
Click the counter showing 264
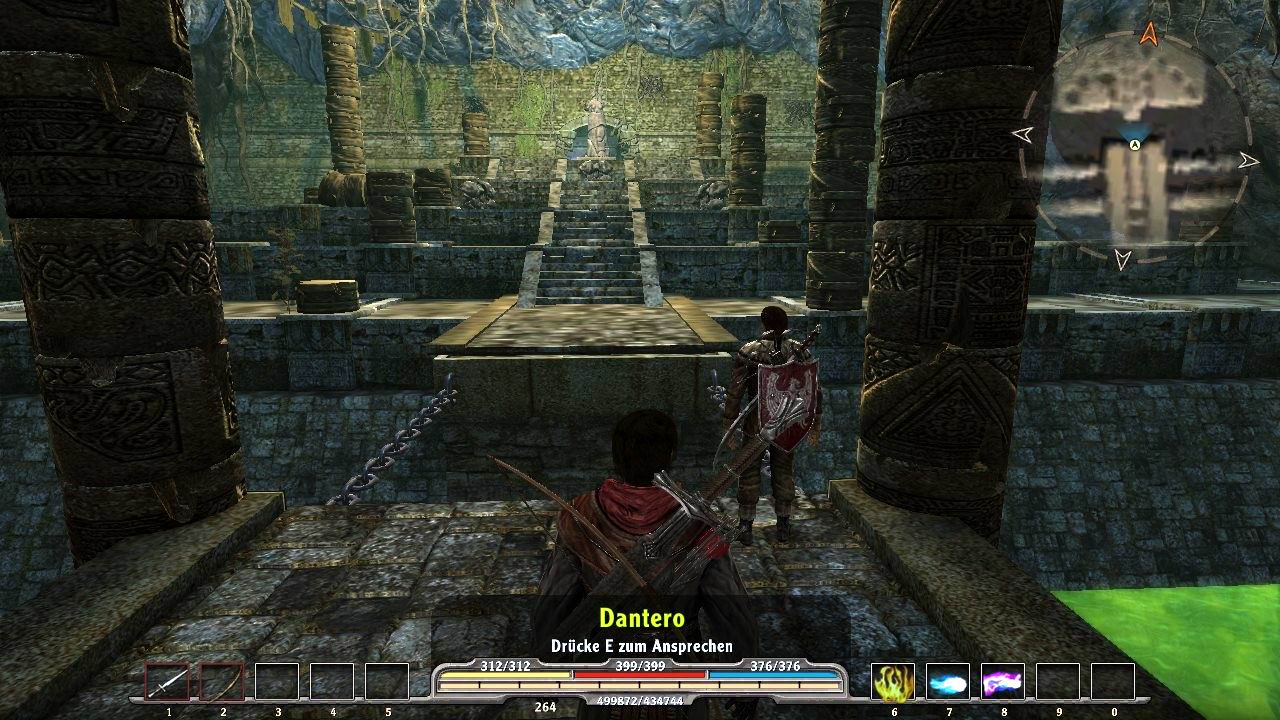544,707
